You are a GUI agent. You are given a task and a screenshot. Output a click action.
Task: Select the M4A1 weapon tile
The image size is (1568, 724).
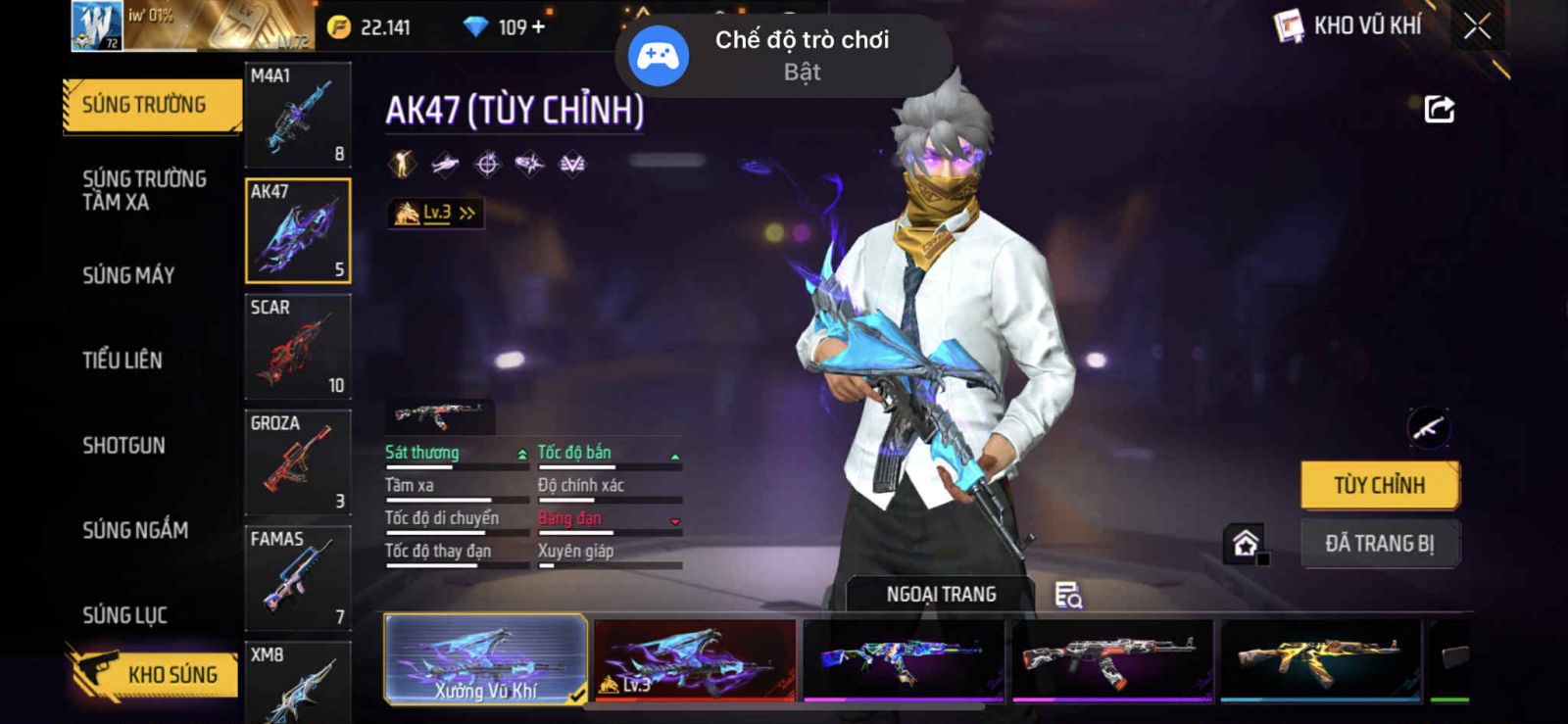[x=298, y=115]
